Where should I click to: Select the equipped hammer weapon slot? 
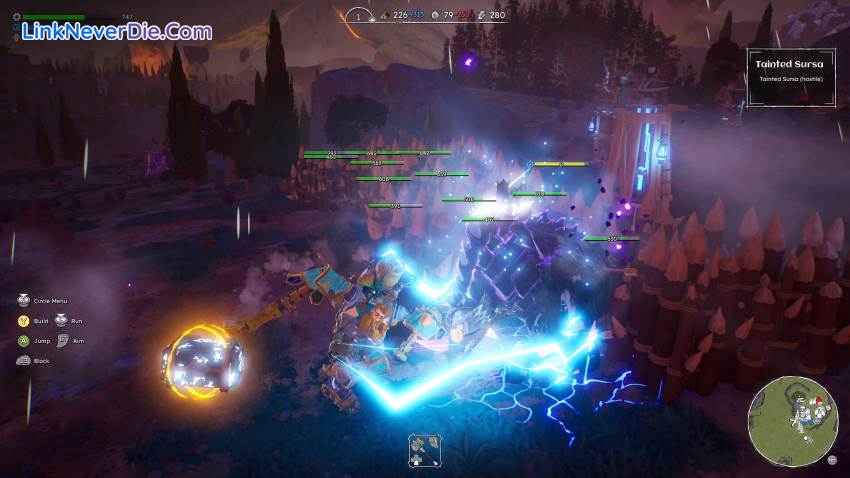point(420,449)
